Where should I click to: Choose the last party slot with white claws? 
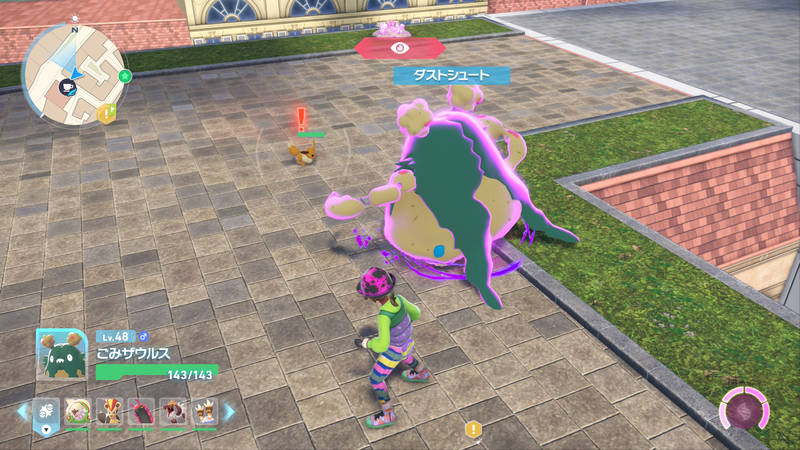click(205, 410)
